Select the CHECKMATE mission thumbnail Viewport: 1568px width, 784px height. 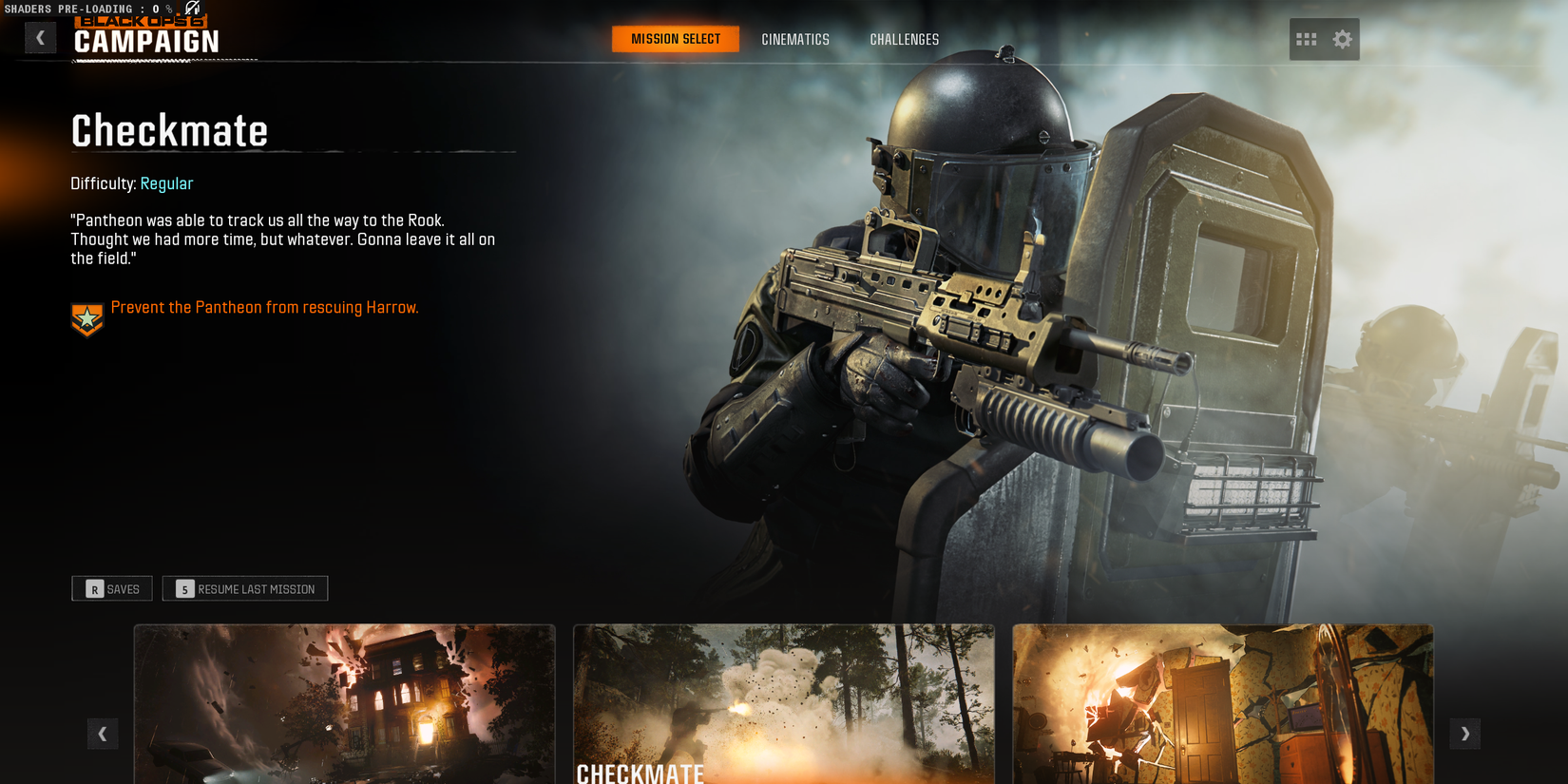pos(783,704)
